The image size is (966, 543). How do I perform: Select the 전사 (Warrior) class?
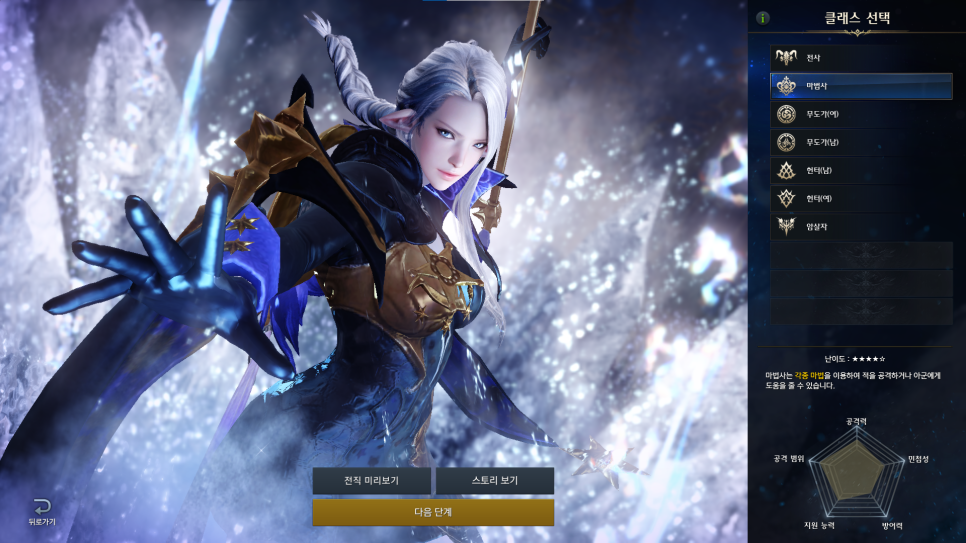[x=860, y=58]
